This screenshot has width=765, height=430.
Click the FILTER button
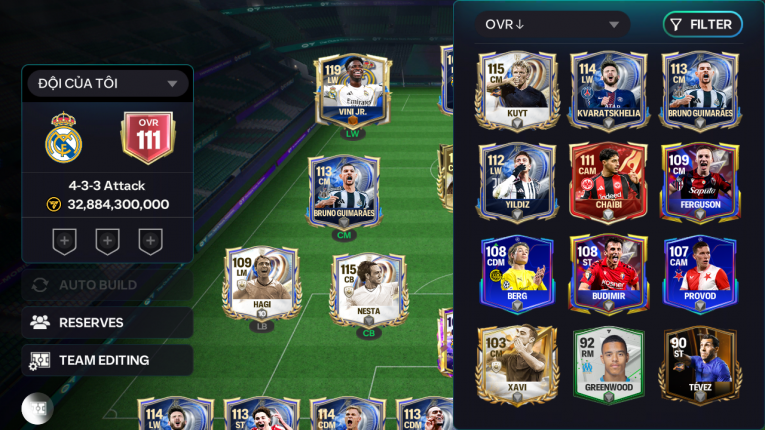tap(702, 24)
